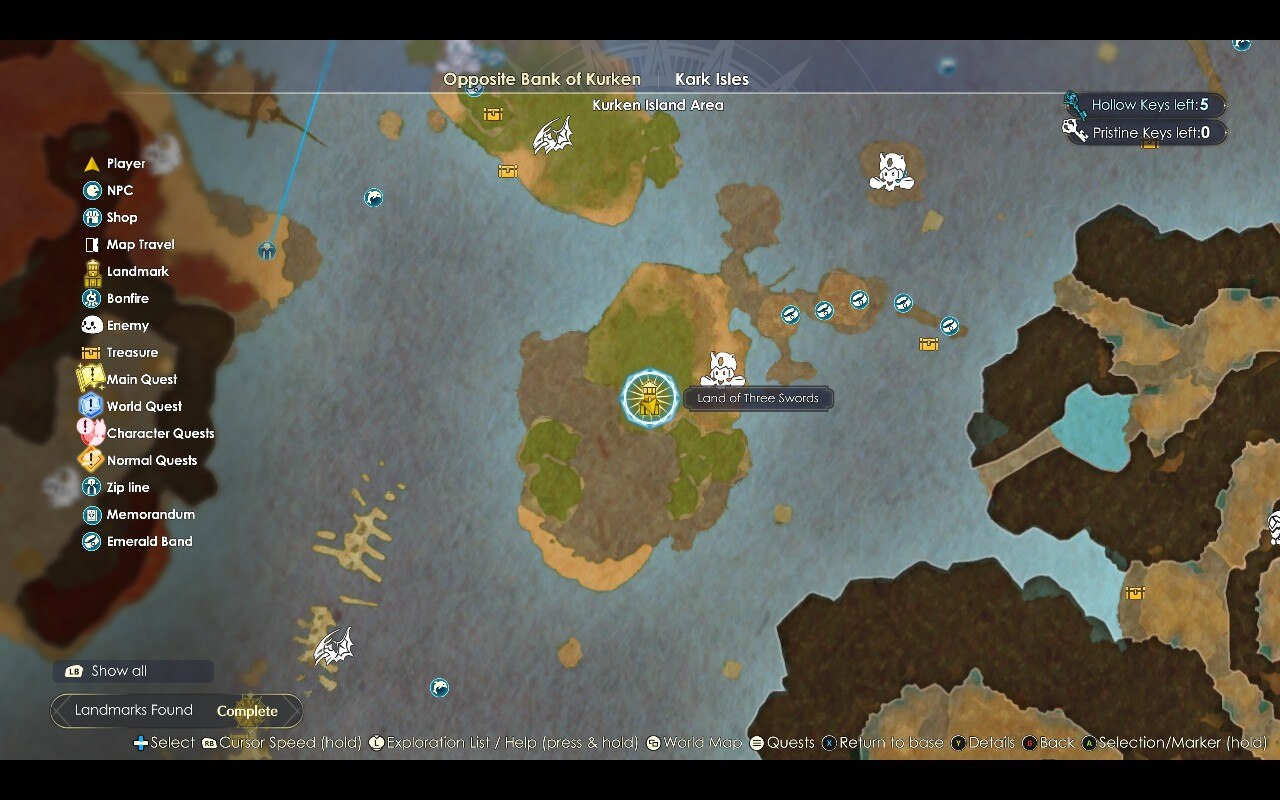Select the Opposite Bank of Kurken area
Viewport: 1280px width, 800px height.
[x=542, y=79]
